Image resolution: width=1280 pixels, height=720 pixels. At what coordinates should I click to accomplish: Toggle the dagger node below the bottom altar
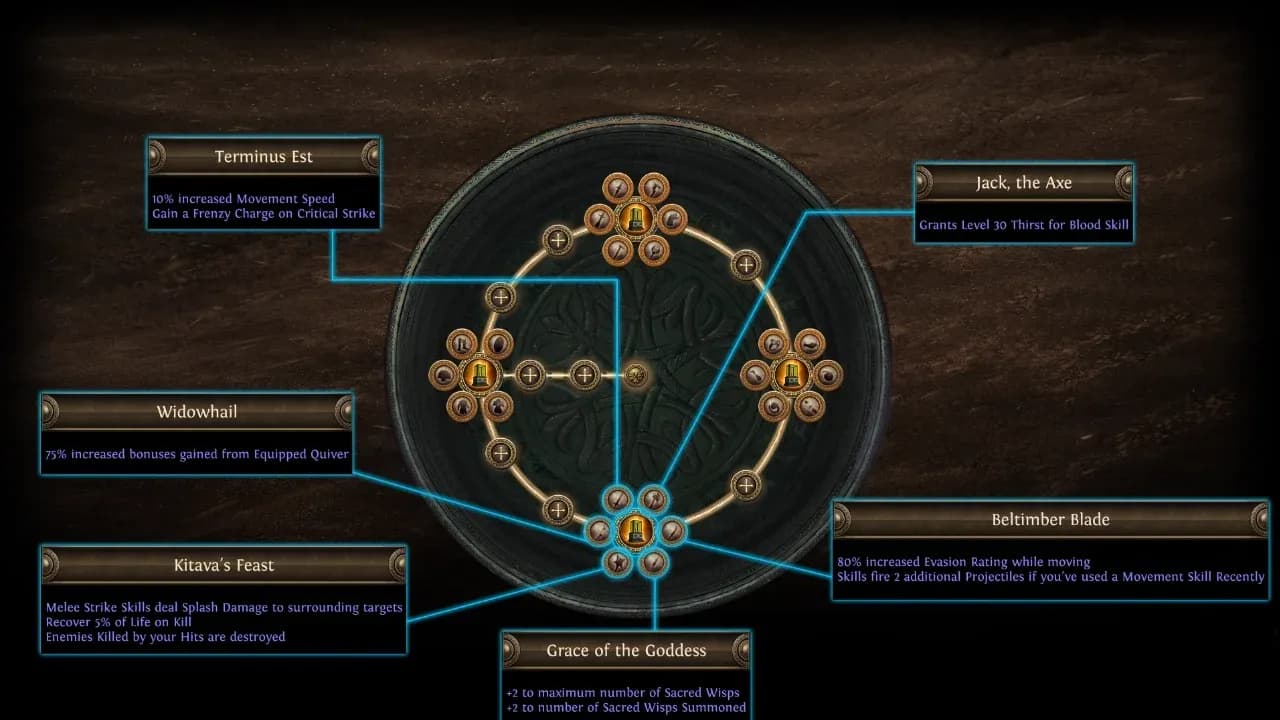point(655,563)
